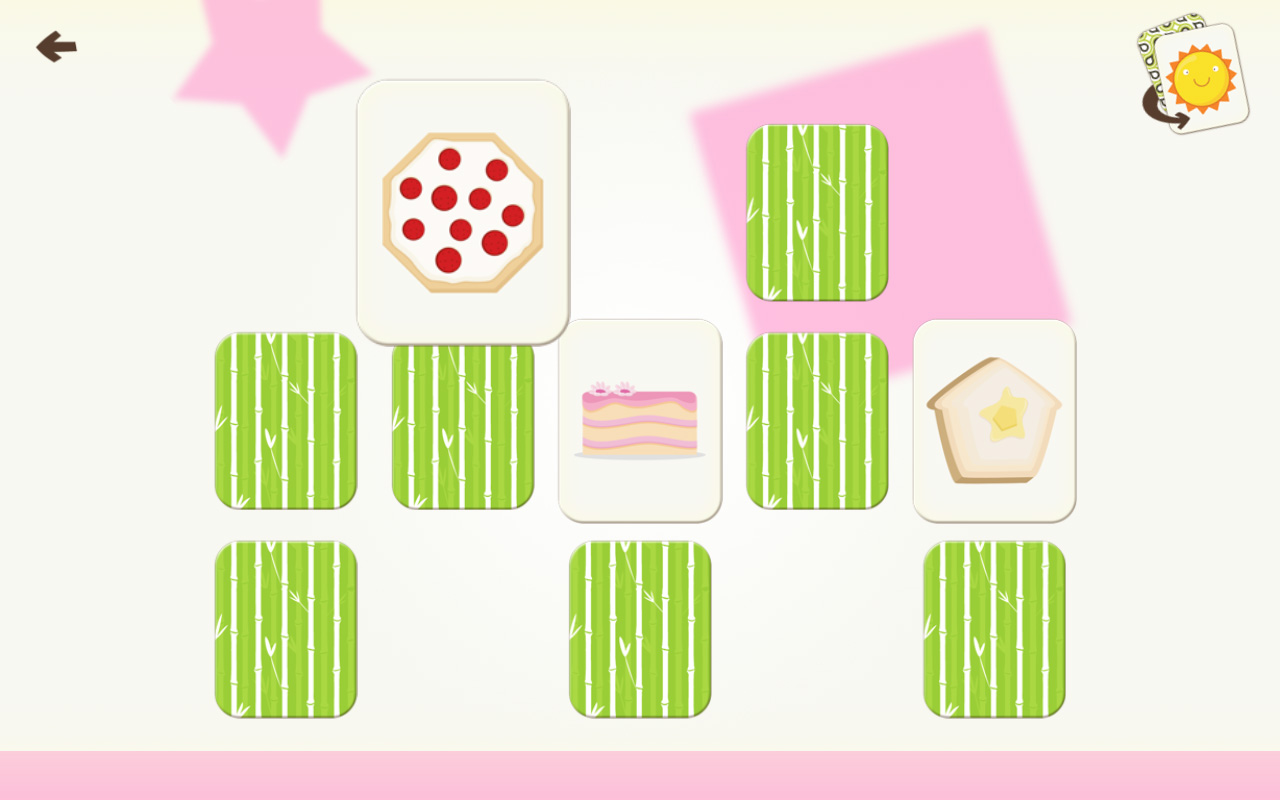Viewport: 1280px width, 800px height.
Task: Select the house-shaped cookie with star card
Action: tap(995, 419)
